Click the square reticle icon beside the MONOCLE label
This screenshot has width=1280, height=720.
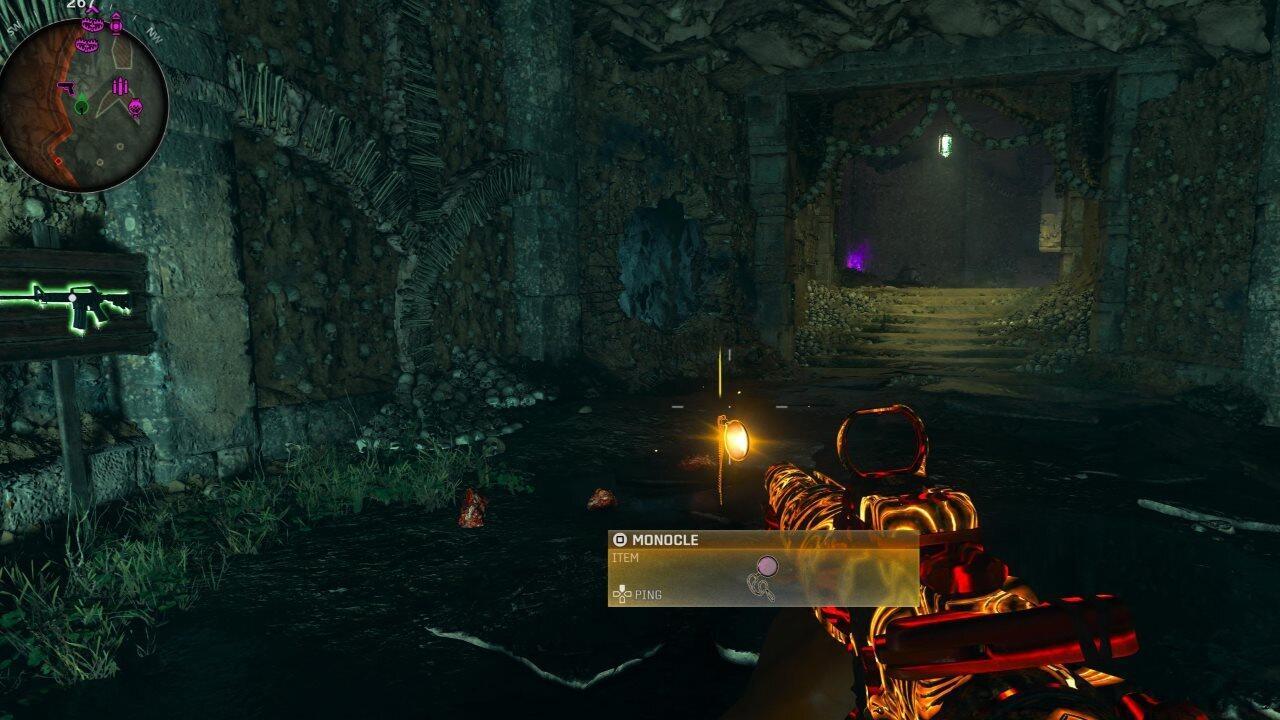[x=621, y=540]
